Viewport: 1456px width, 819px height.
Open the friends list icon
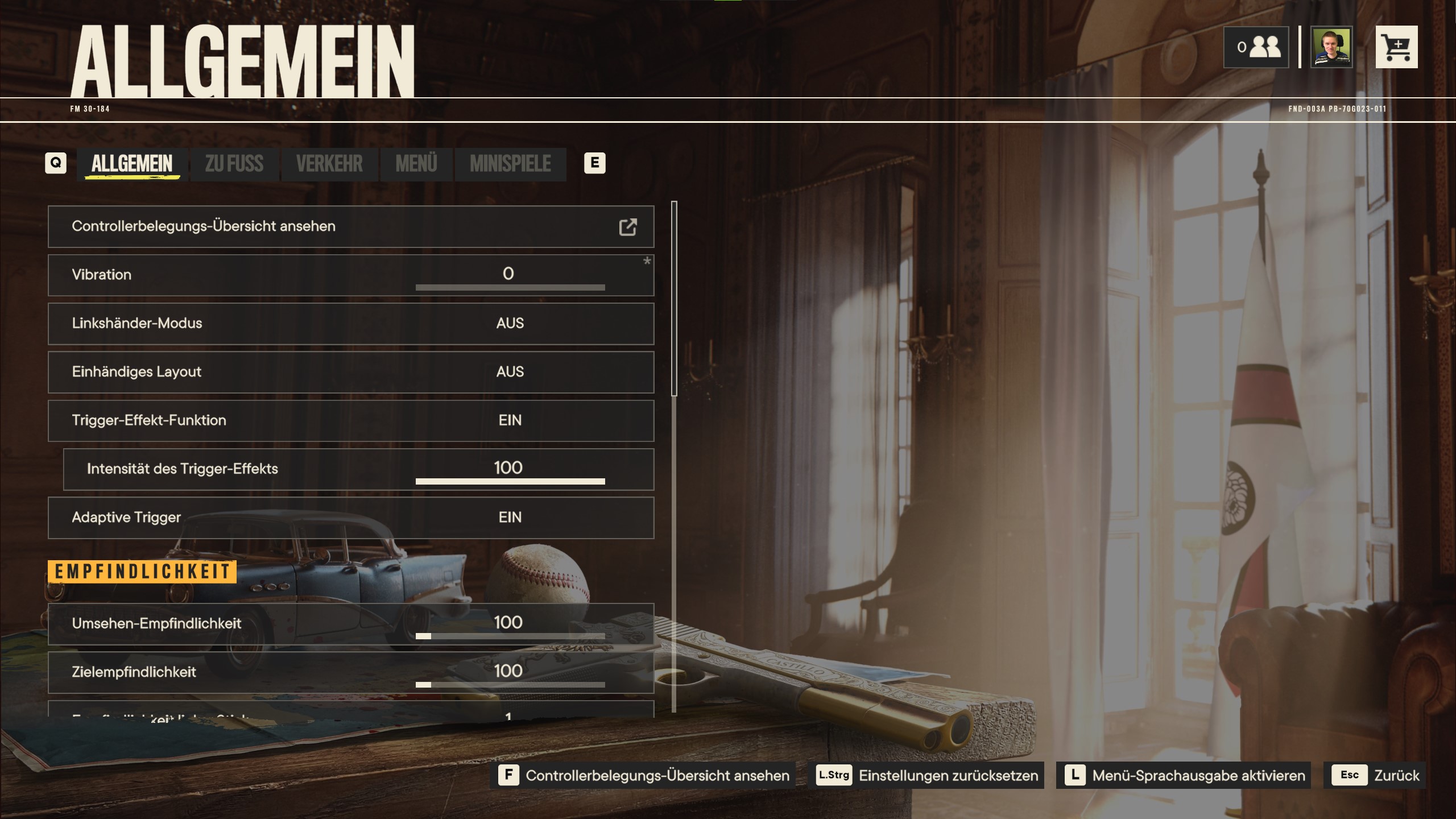1256,47
